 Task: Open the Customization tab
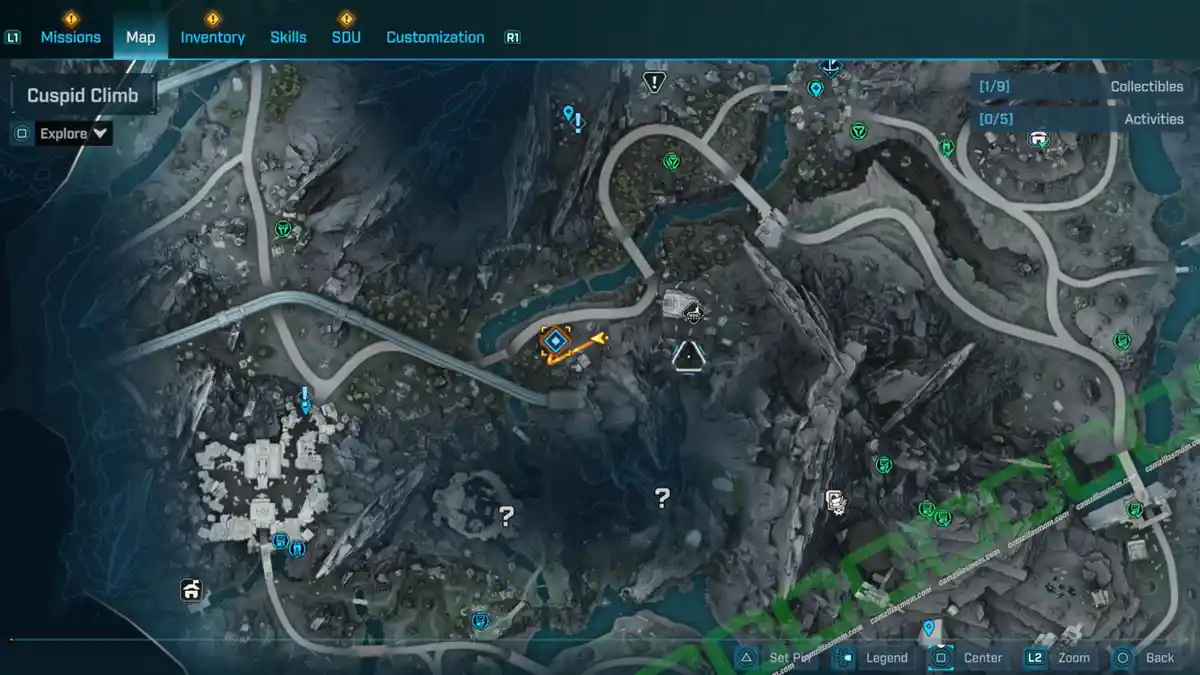(x=435, y=37)
